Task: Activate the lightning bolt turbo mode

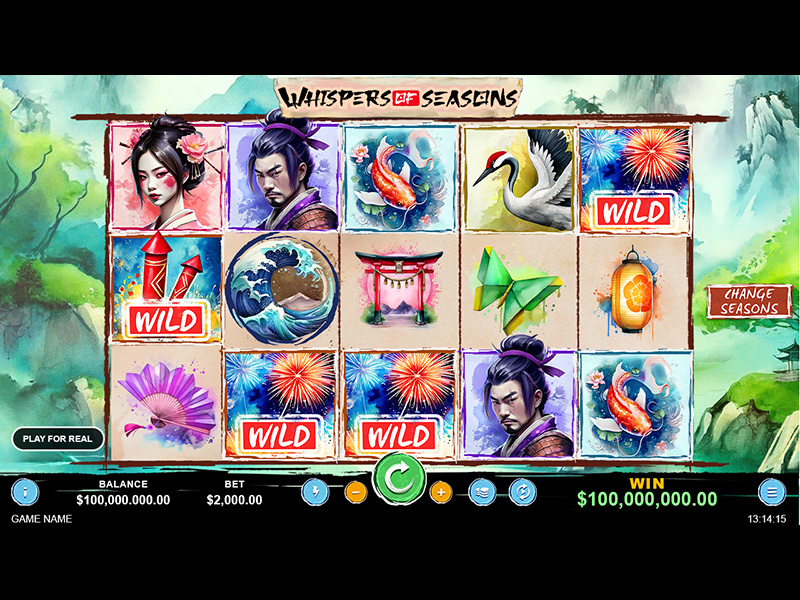Action: tap(315, 492)
